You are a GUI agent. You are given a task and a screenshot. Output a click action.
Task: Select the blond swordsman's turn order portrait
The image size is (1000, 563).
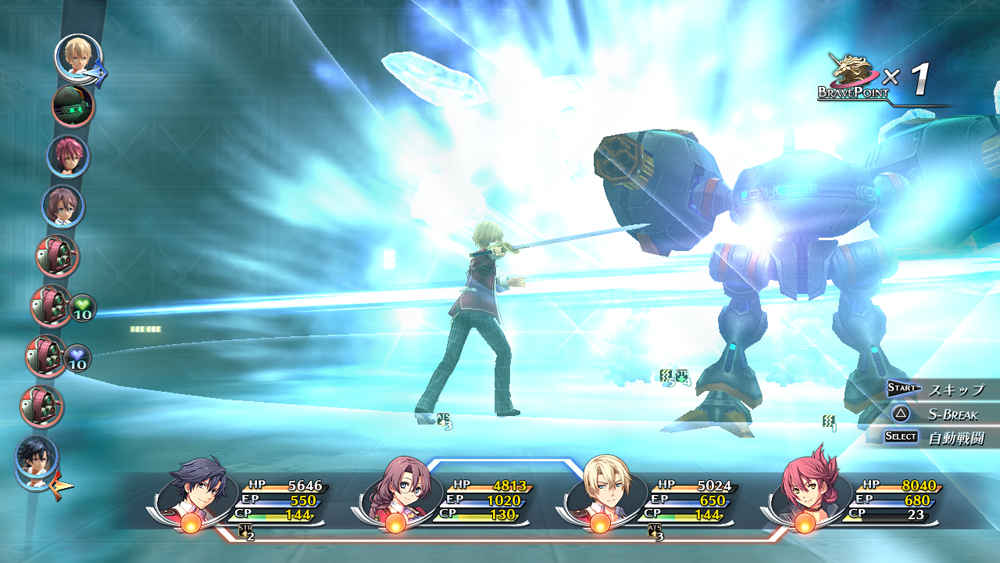pyautogui.click(x=75, y=56)
